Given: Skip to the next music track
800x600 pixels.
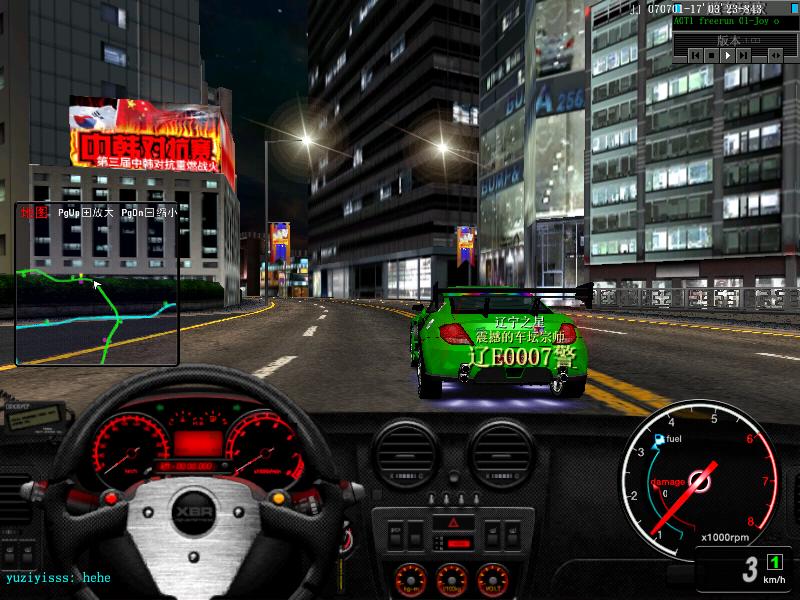Looking at the screenshot, I should pos(741,56).
